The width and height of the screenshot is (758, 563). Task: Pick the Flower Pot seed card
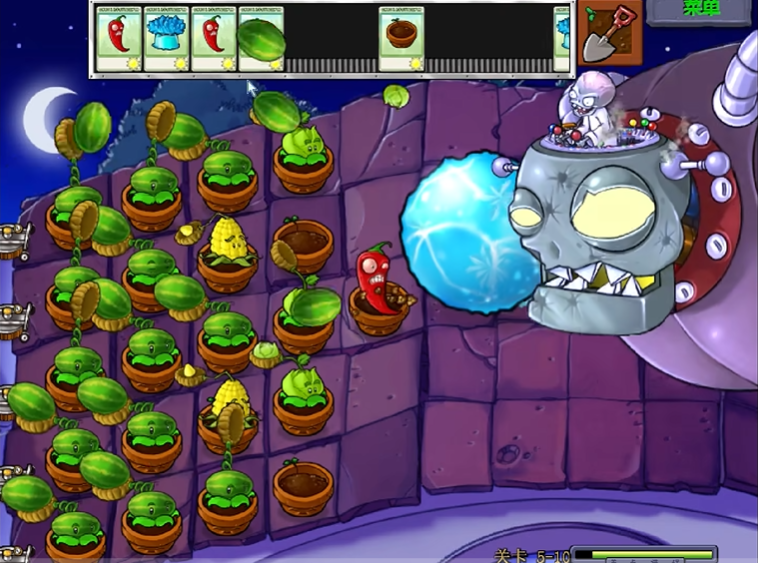[402, 38]
